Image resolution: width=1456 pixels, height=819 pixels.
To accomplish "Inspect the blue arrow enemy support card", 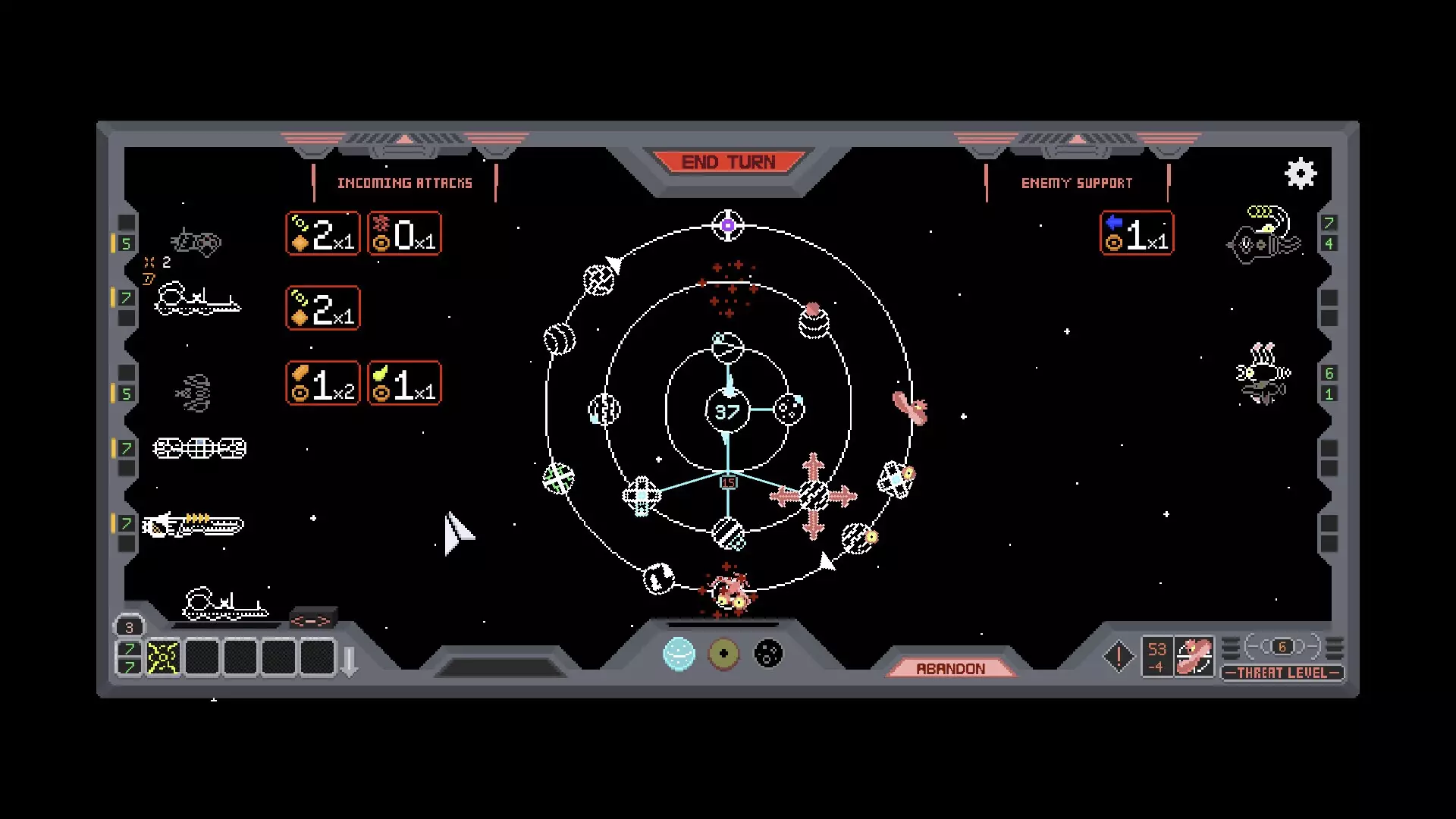I will pos(1136,234).
